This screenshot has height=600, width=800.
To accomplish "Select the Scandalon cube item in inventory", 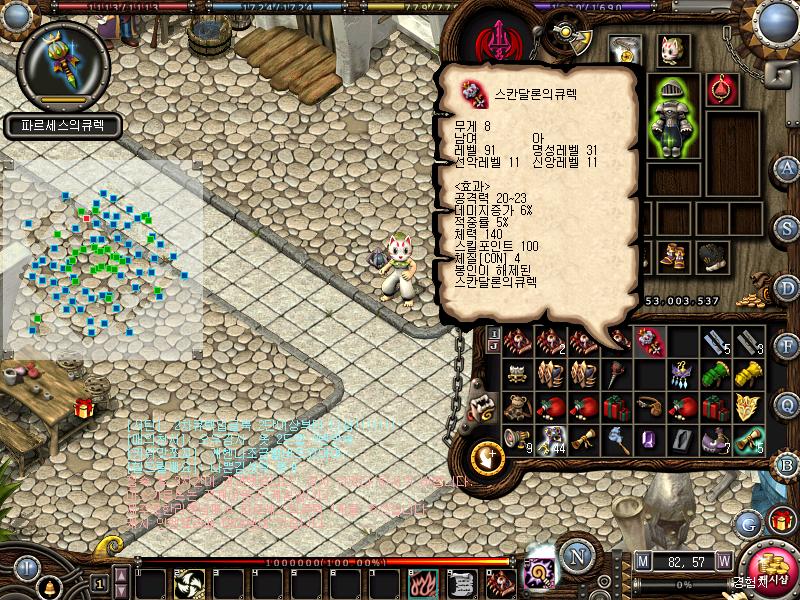I will pyautogui.click(x=649, y=343).
